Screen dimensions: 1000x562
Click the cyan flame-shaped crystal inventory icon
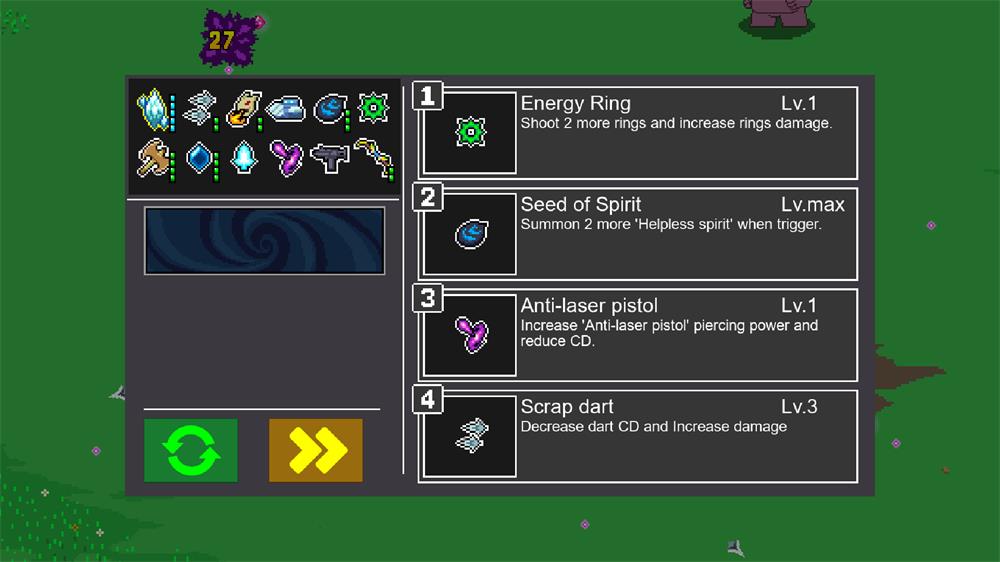(243, 158)
